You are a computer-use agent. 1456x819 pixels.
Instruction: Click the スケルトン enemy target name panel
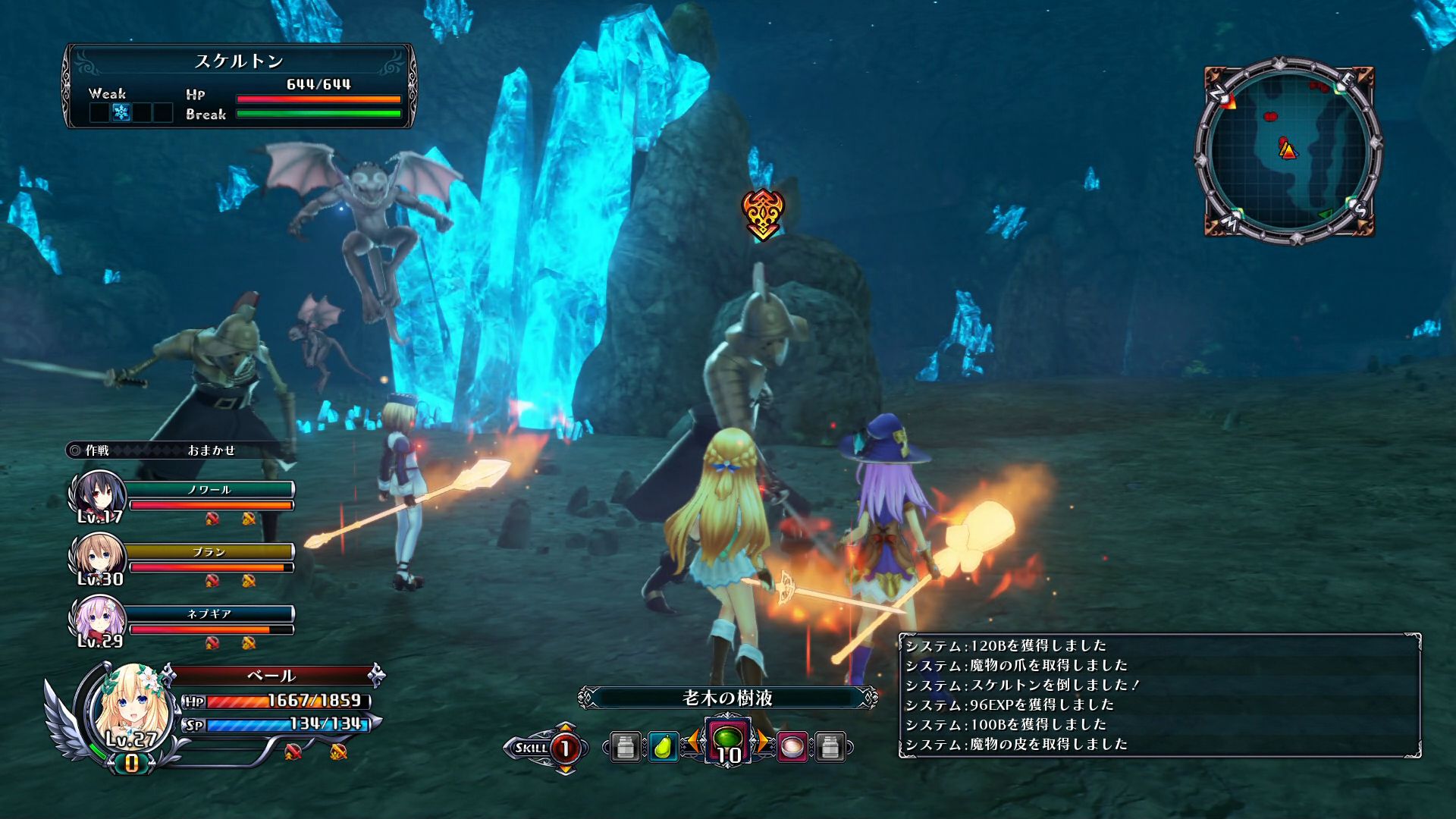coord(239,61)
